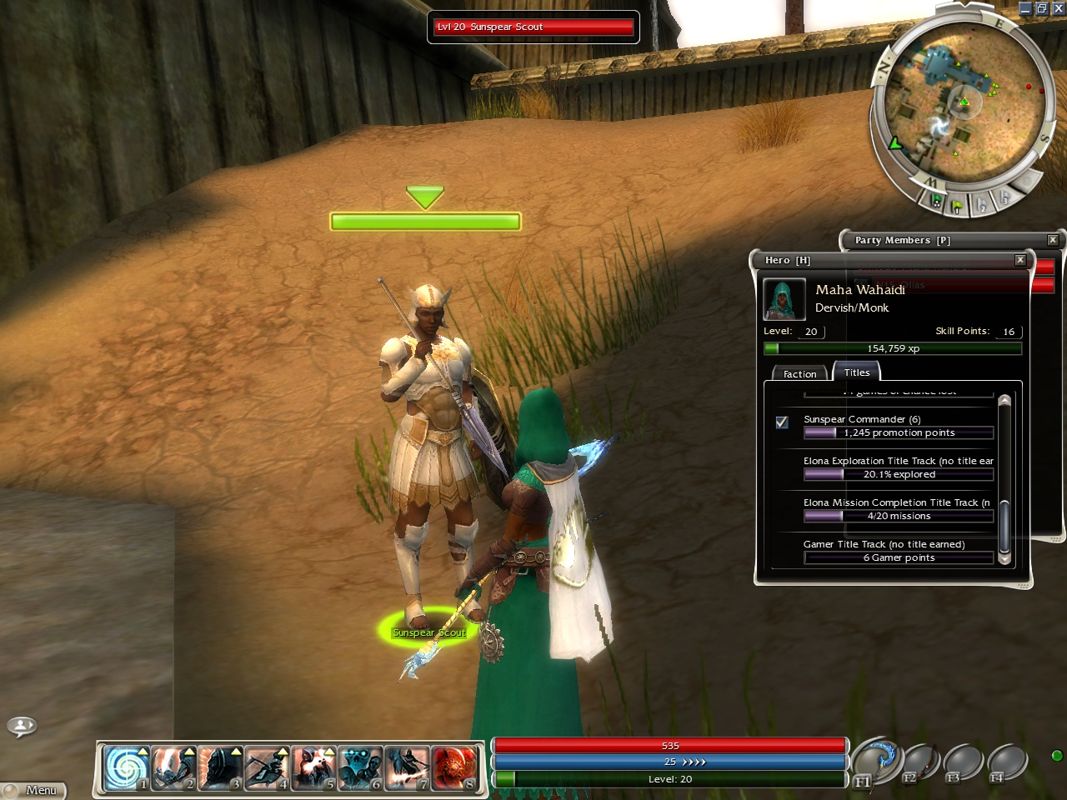Use the skill in slot 2

[x=173, y=767]
